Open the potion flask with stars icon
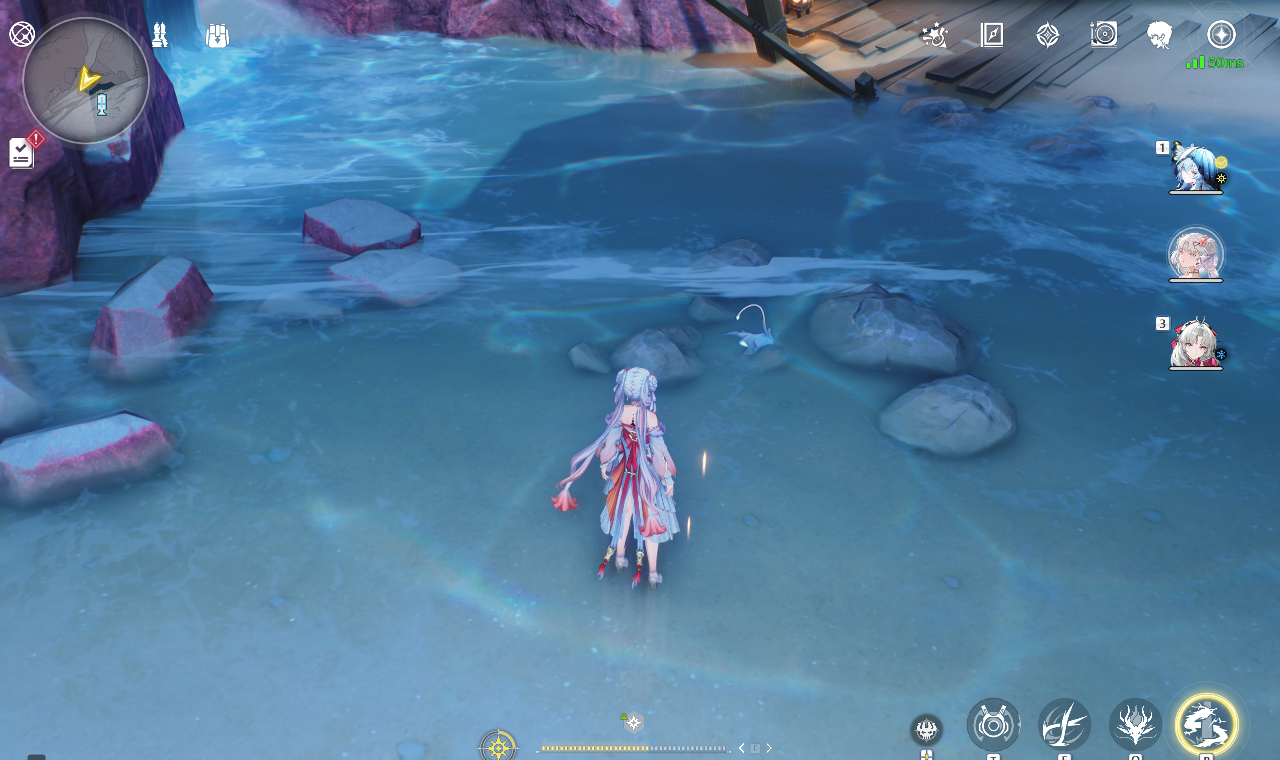 [x=934, y=35]
